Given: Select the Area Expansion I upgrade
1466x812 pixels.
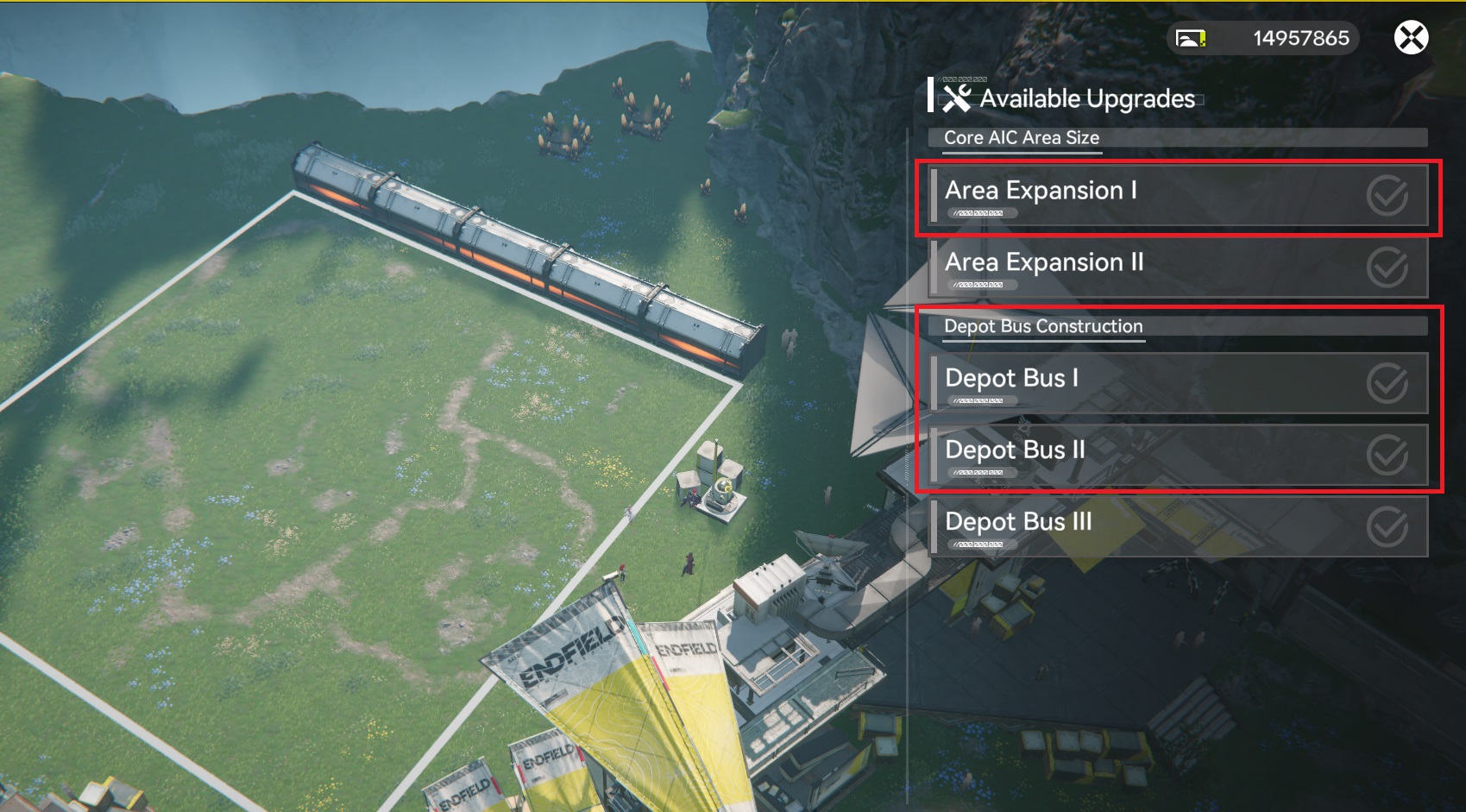Looking at the screenshot, I should coord(1179,196).
